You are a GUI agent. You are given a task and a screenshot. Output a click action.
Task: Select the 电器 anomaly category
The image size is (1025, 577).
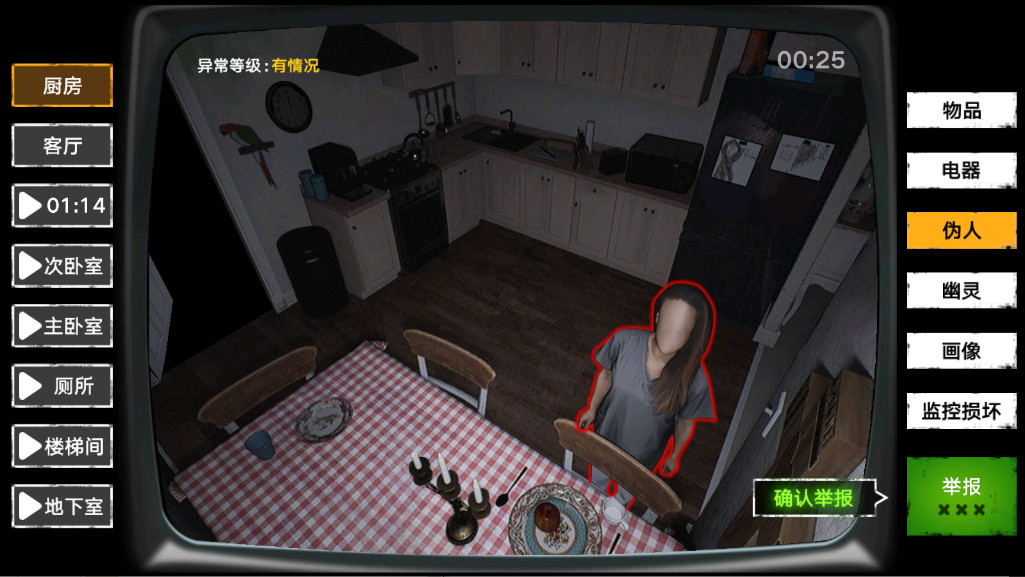tap(961, 170)
